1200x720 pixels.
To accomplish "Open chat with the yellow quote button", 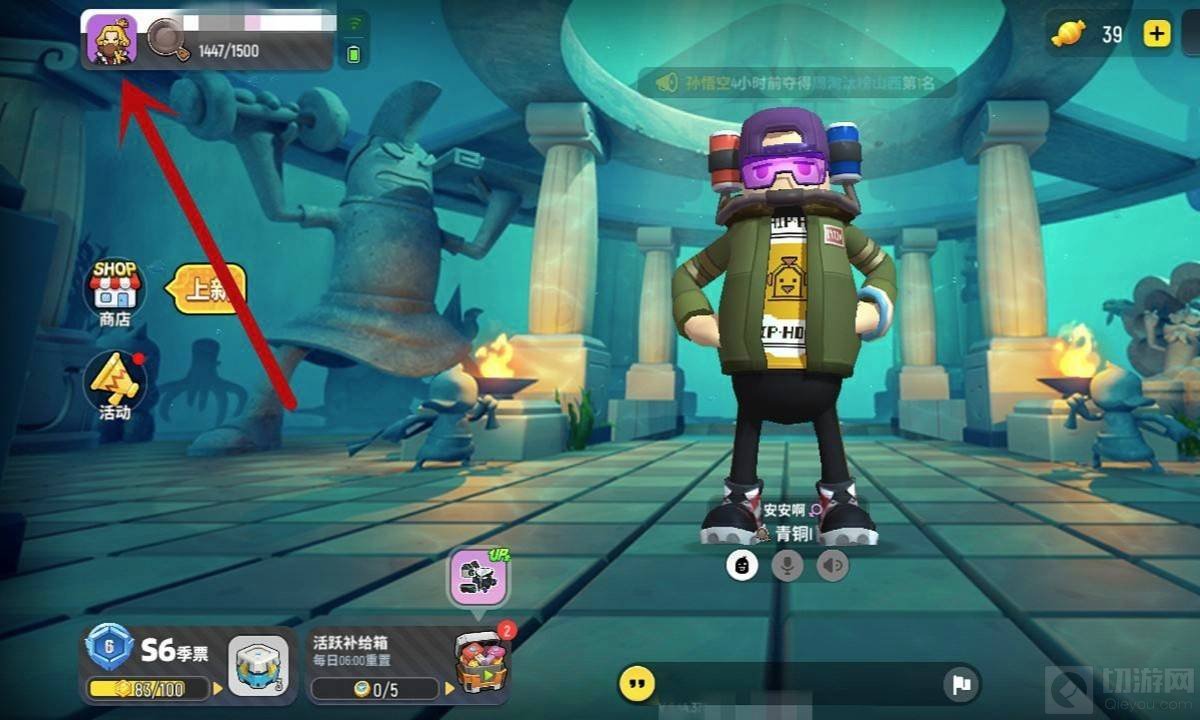I will pos(637,684).
